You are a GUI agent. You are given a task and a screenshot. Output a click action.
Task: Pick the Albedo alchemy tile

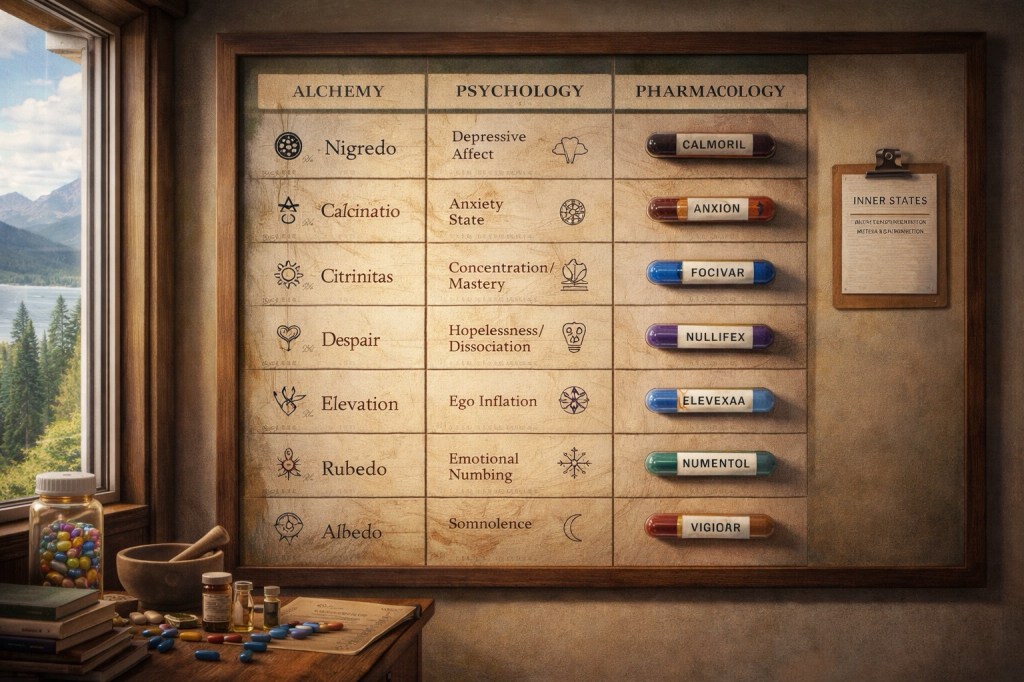tap(335, 530)
